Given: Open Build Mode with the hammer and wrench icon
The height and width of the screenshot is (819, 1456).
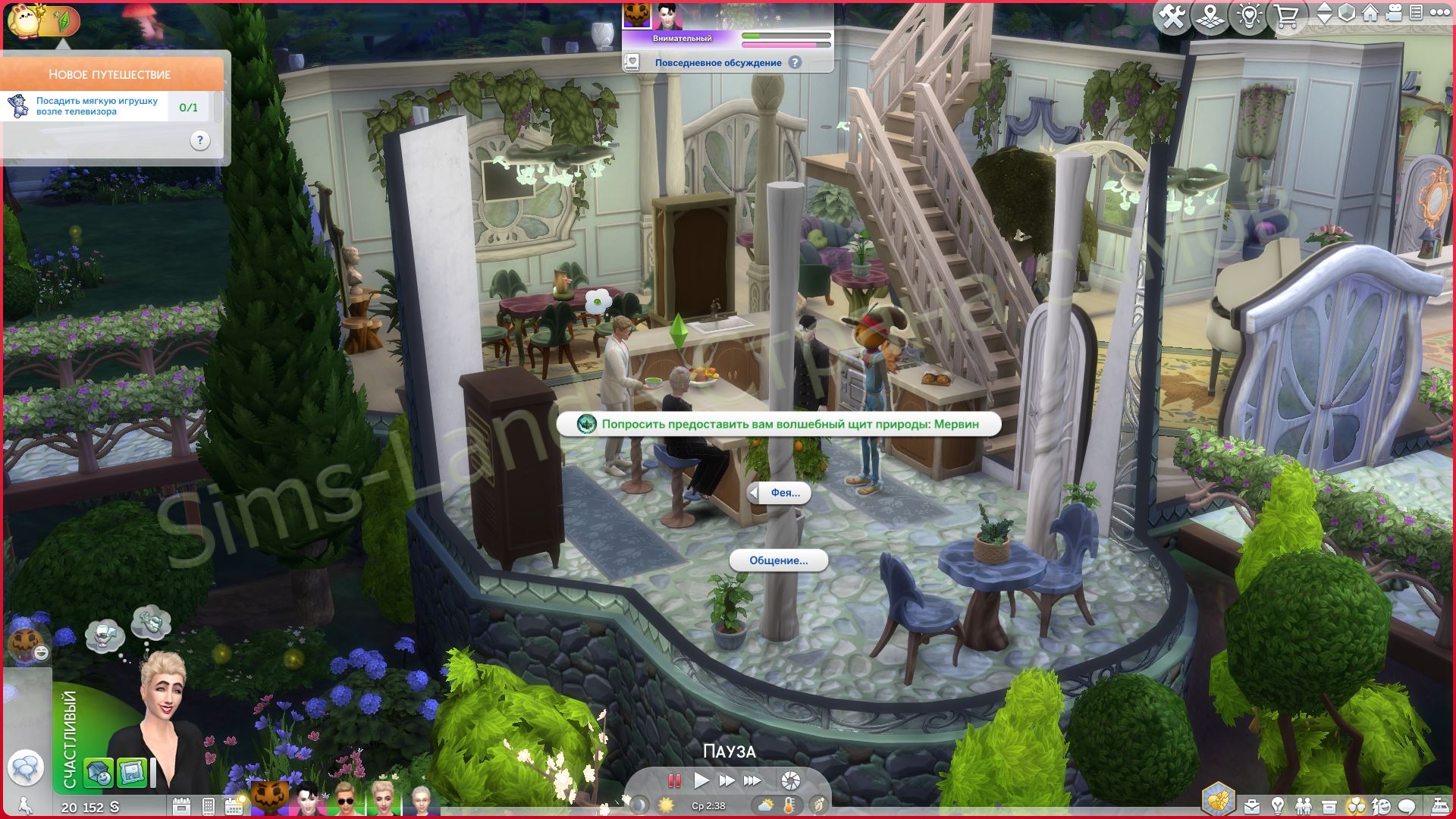Looking at the screenshot, I should [1172, 17].
